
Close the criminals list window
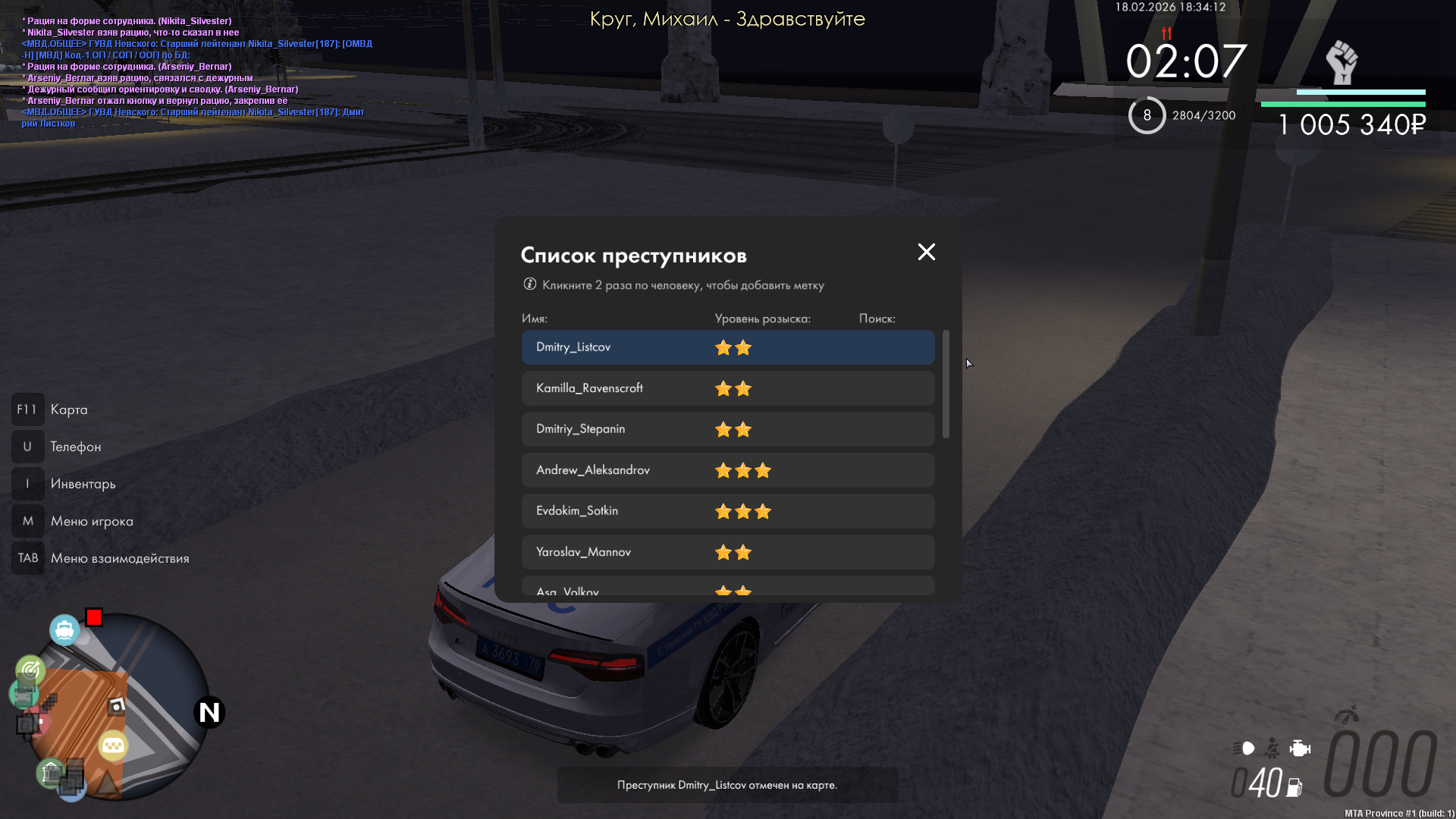[926, 253]
